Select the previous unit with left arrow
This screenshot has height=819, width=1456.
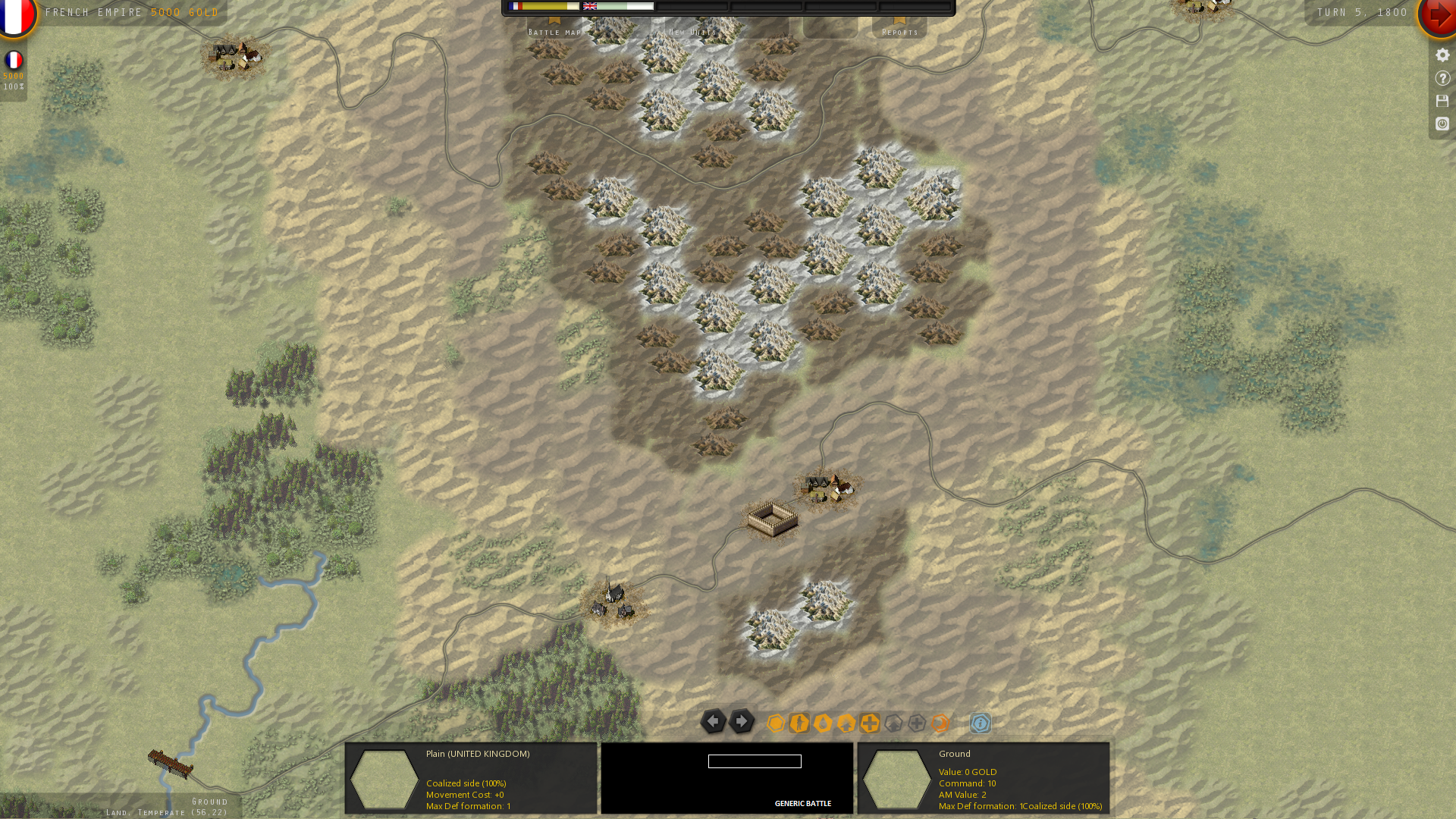(x=713, y=721)
